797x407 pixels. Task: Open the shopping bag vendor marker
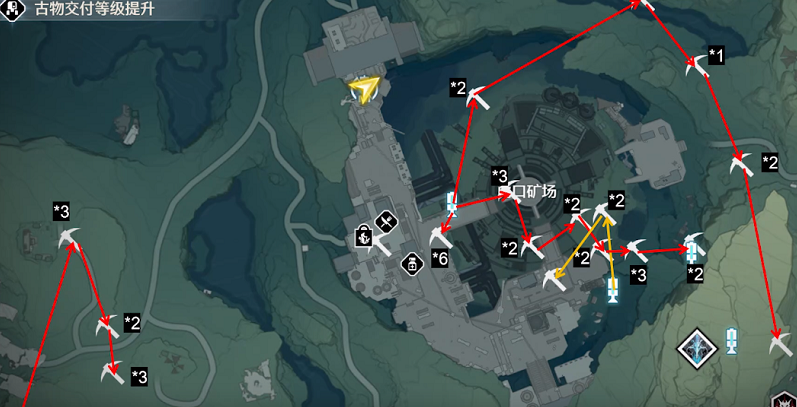coord(364,238)
